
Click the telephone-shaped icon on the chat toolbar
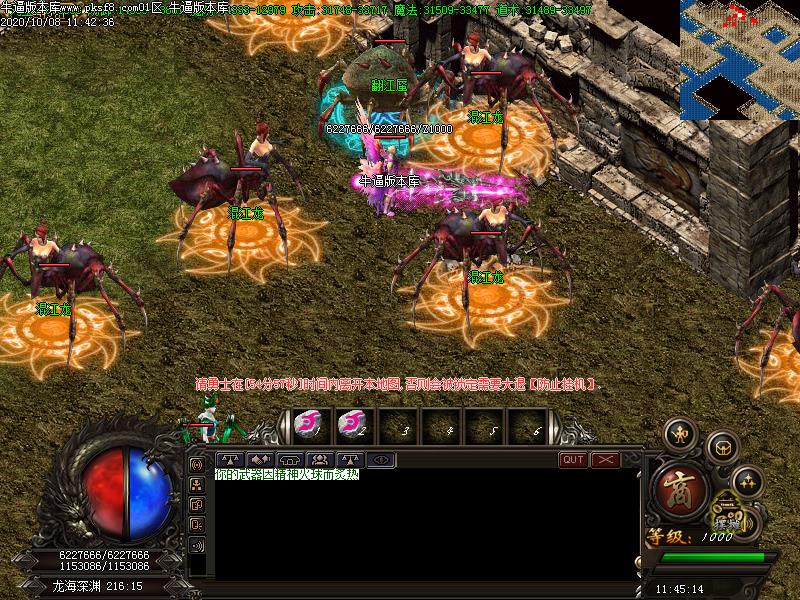[x=288, y=460]
